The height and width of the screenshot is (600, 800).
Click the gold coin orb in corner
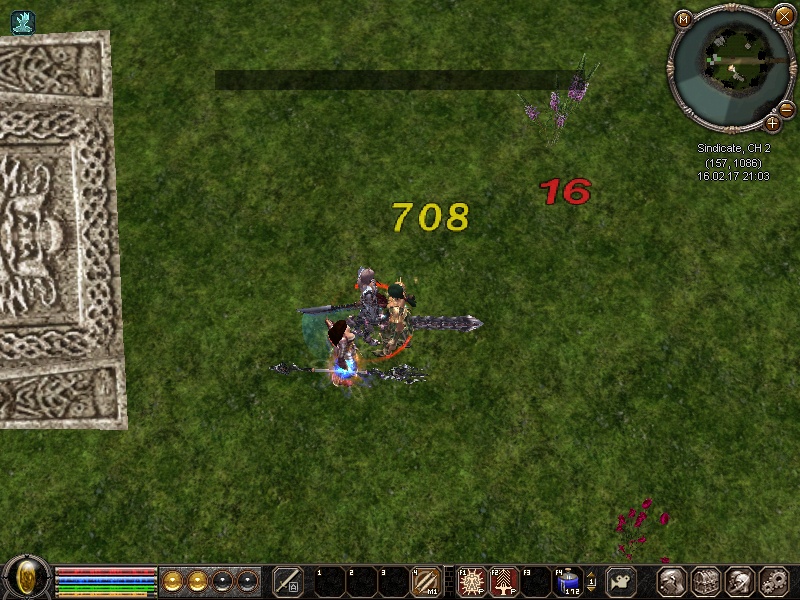(26, 578)
